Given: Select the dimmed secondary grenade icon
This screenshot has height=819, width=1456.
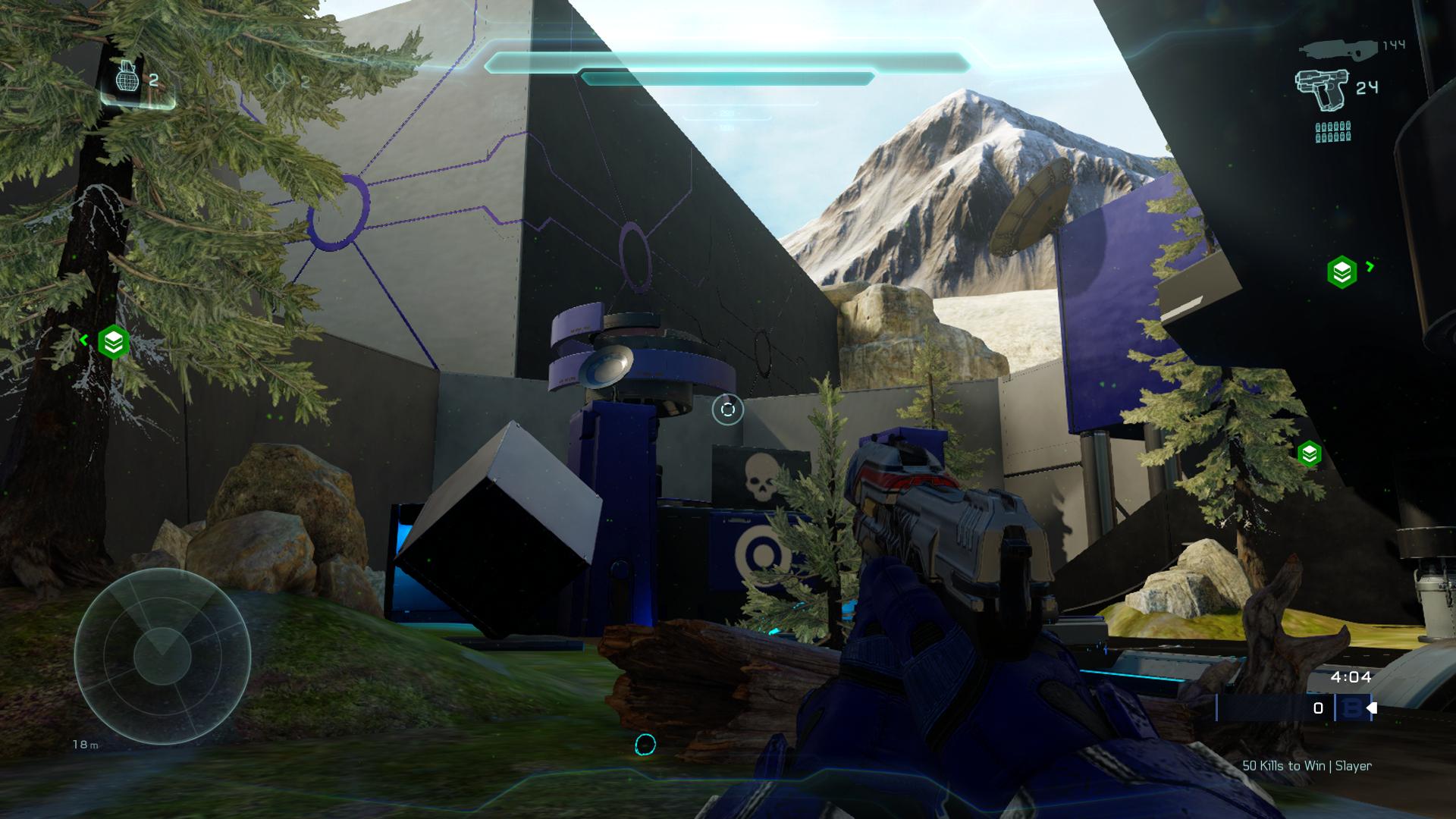Looking at the screenshot, I should click(281, 77).
